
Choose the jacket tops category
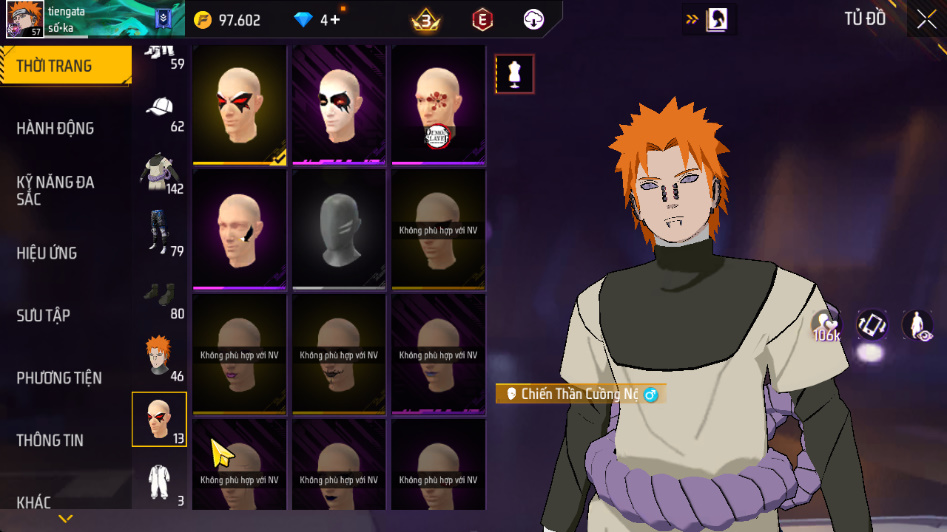(158, 171)
